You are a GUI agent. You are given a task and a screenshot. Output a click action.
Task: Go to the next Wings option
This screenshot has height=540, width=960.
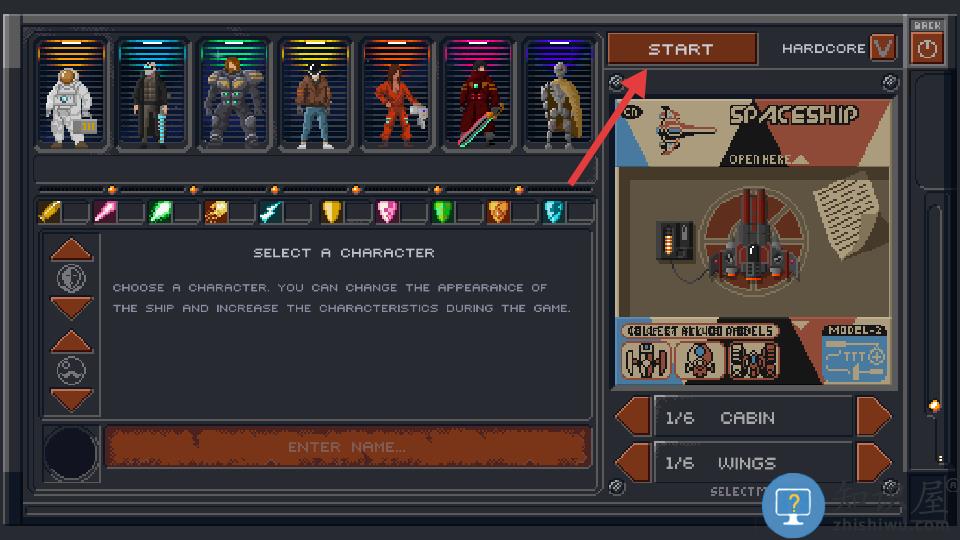click(x=873, y=462)
